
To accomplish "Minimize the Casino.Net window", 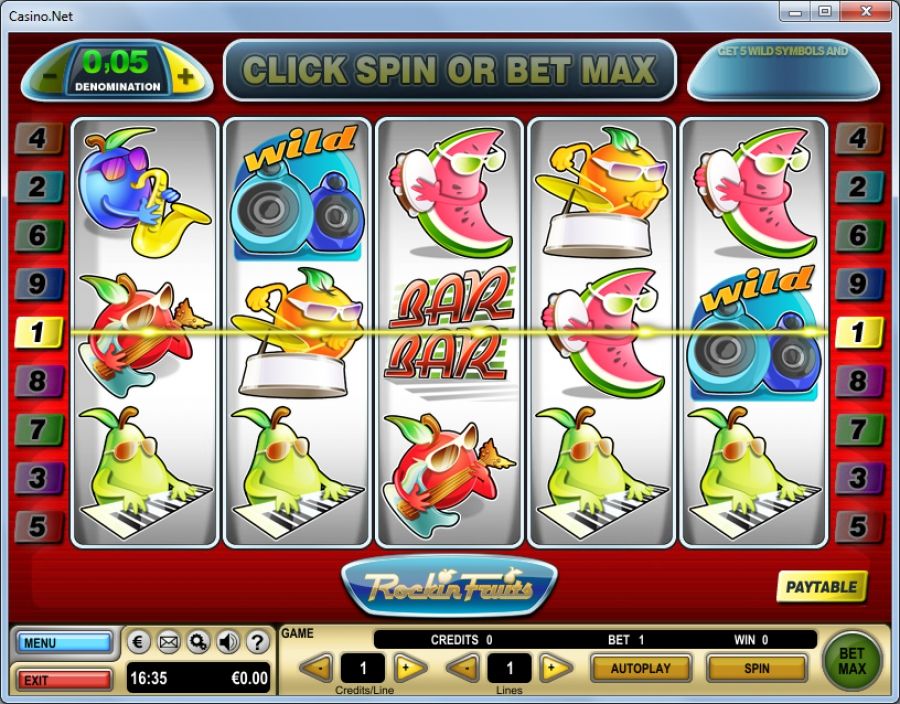I will pyautogui.click(x=795, y=11).
